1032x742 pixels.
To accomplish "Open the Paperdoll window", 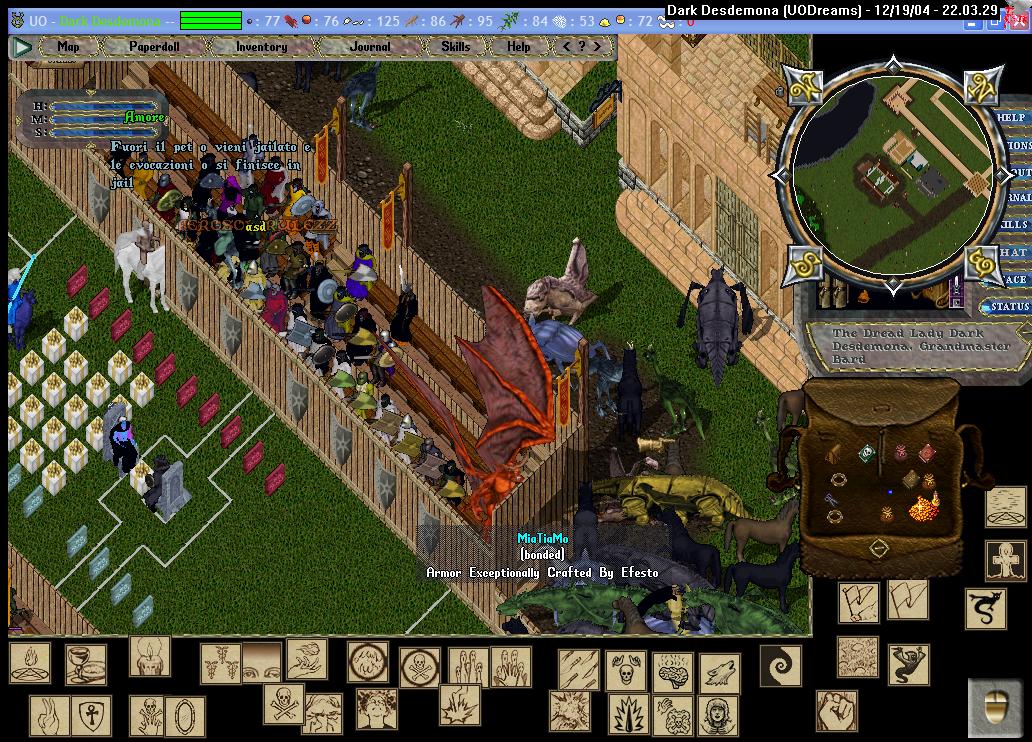I will 154,46.
